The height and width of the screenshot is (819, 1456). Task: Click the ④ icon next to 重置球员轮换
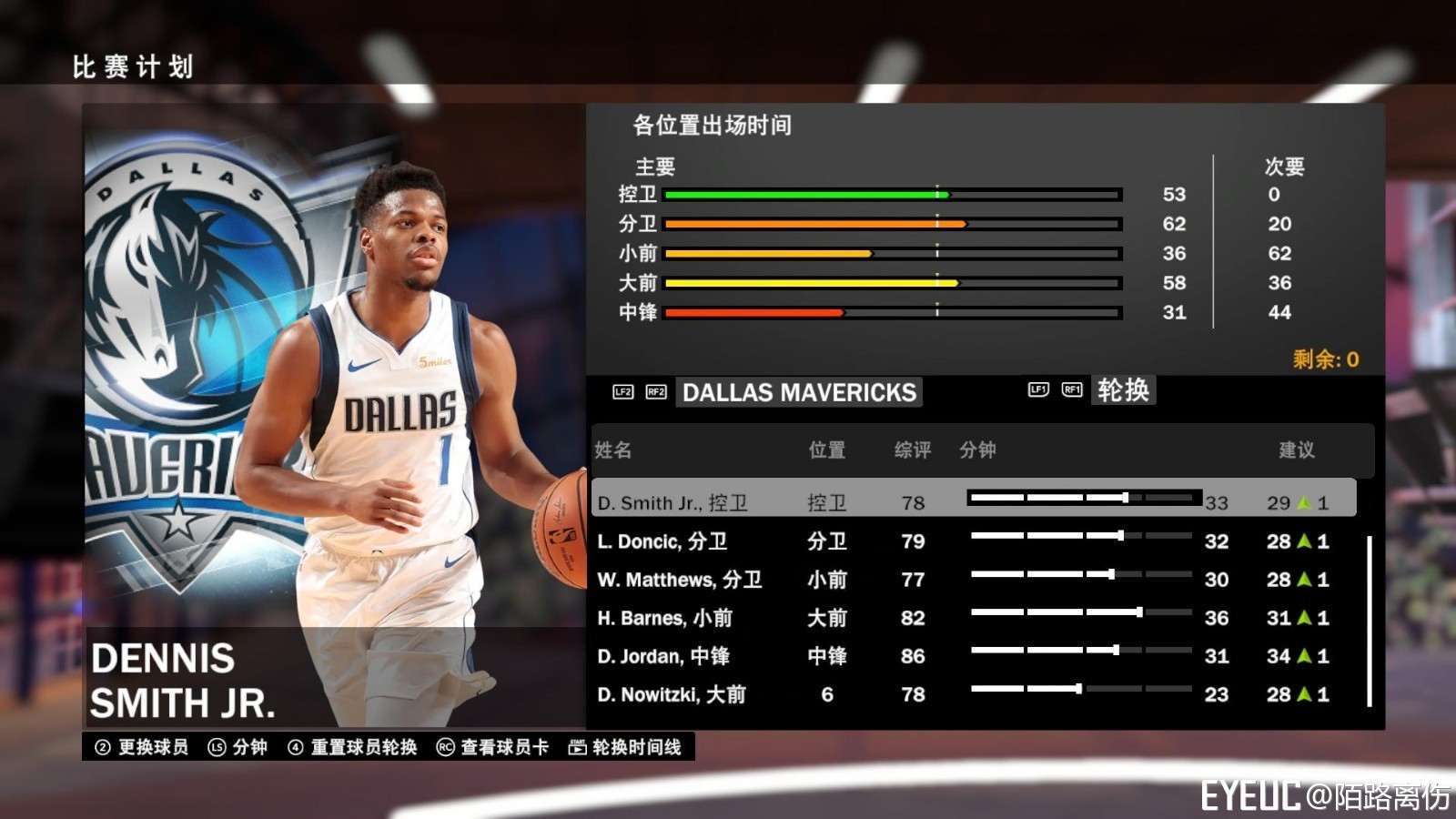(x=297, y=746)
